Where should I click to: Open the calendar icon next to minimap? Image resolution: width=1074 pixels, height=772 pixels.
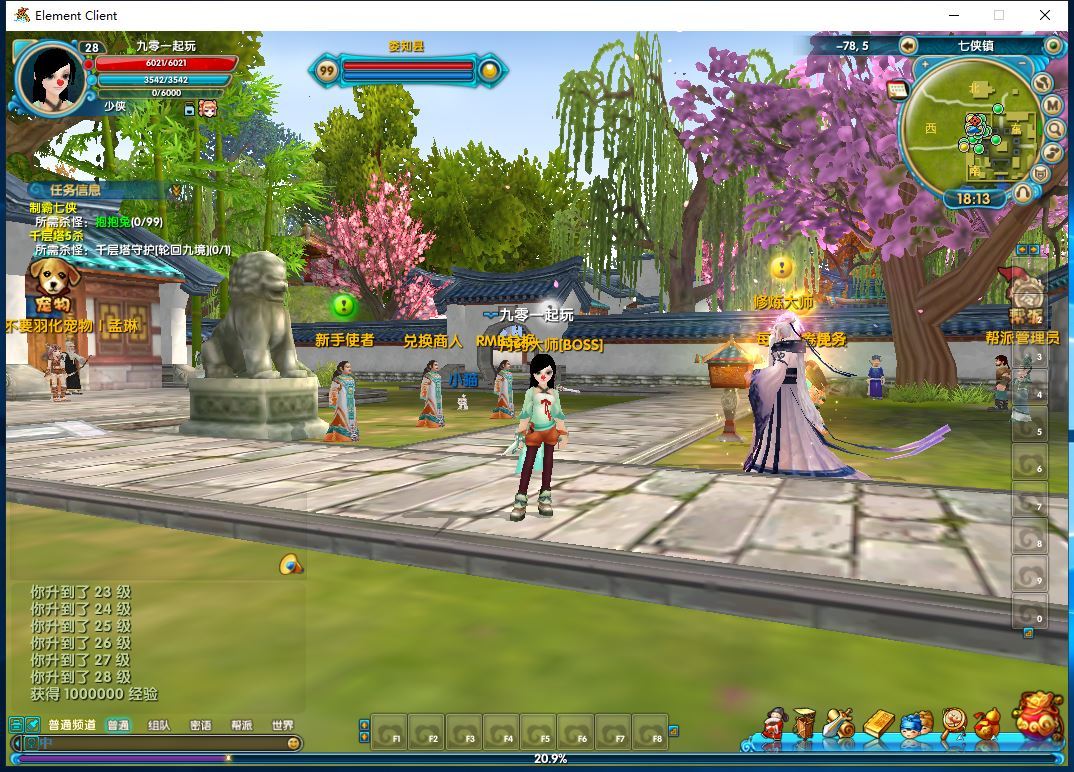point(897,90)
